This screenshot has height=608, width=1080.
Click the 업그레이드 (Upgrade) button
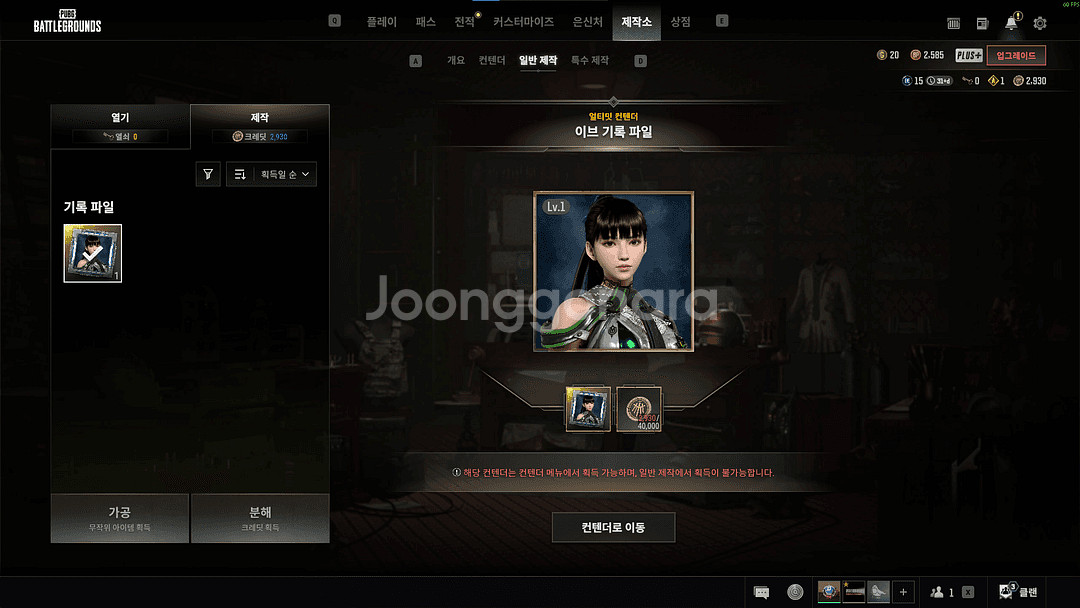[1016, 55]
